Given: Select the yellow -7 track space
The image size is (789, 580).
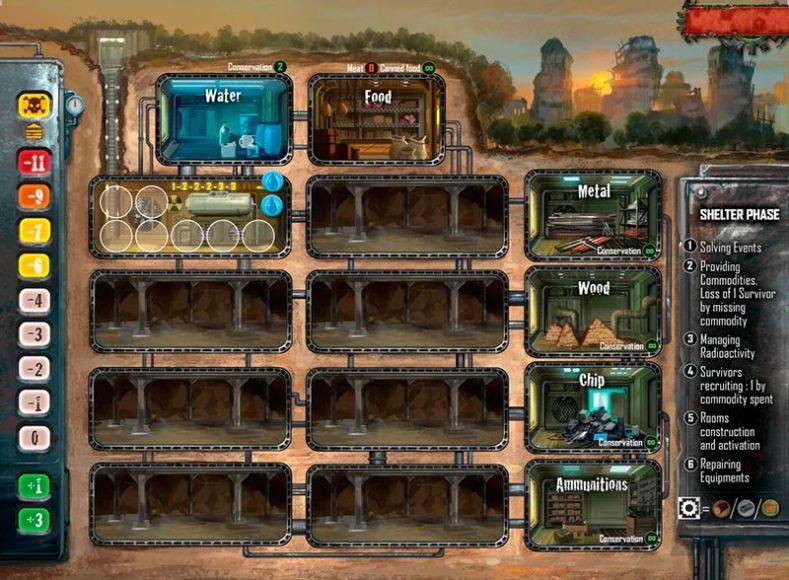Looking at the screenshot, I should [35, 232].
